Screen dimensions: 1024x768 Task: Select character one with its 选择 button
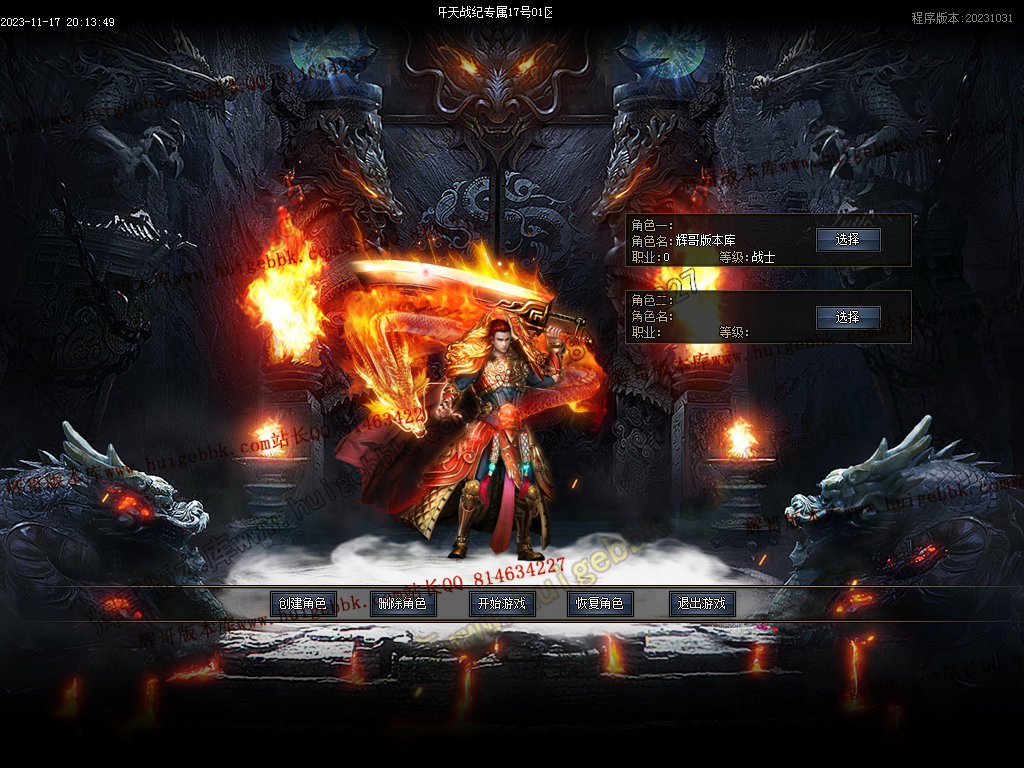point(848,240)
